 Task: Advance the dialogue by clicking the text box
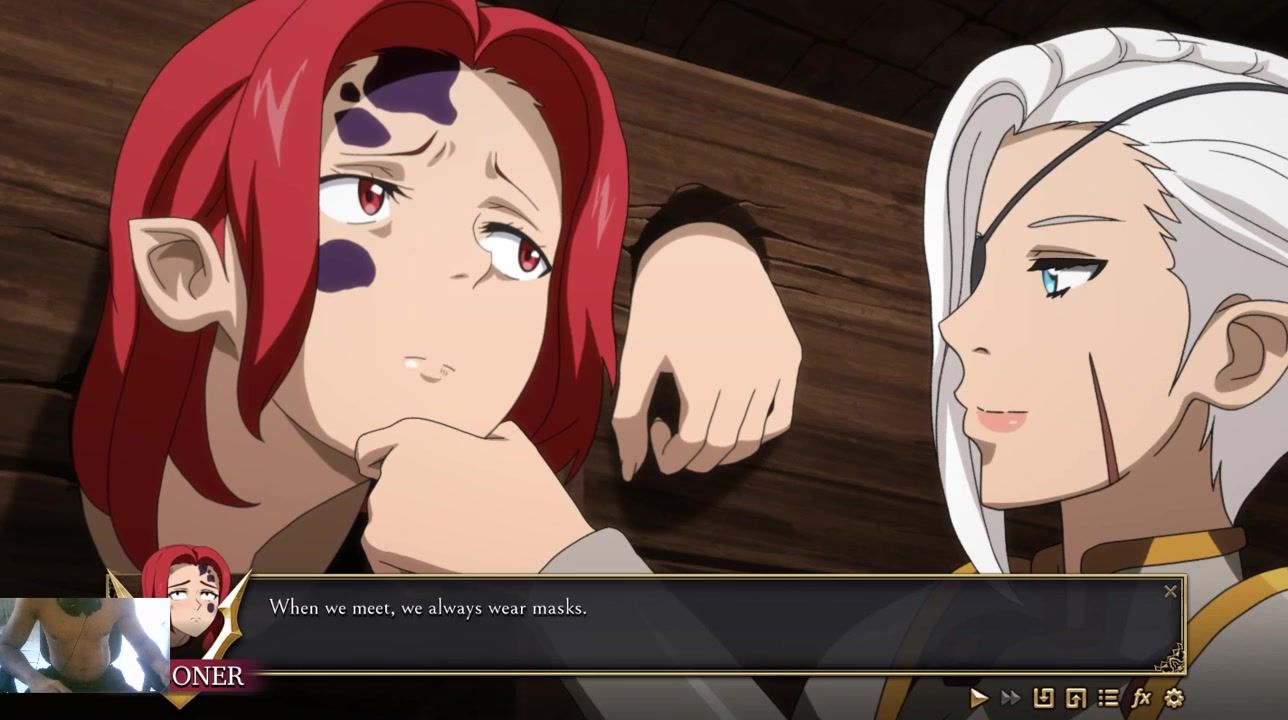pyautogui.click(x=700, y=625)
